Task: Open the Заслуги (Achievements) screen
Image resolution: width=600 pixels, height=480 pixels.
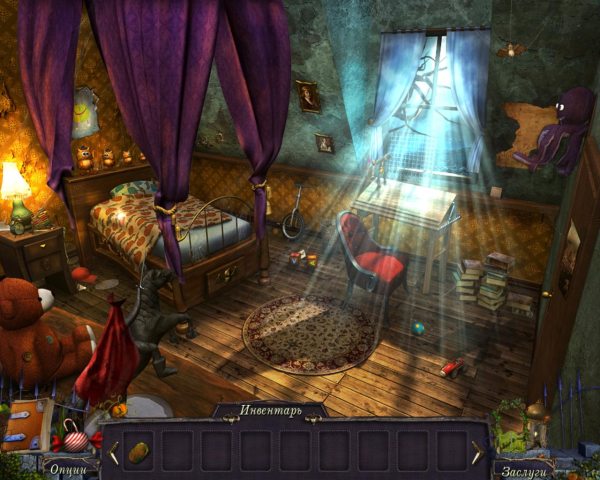Action: click(x=522, y=467)
